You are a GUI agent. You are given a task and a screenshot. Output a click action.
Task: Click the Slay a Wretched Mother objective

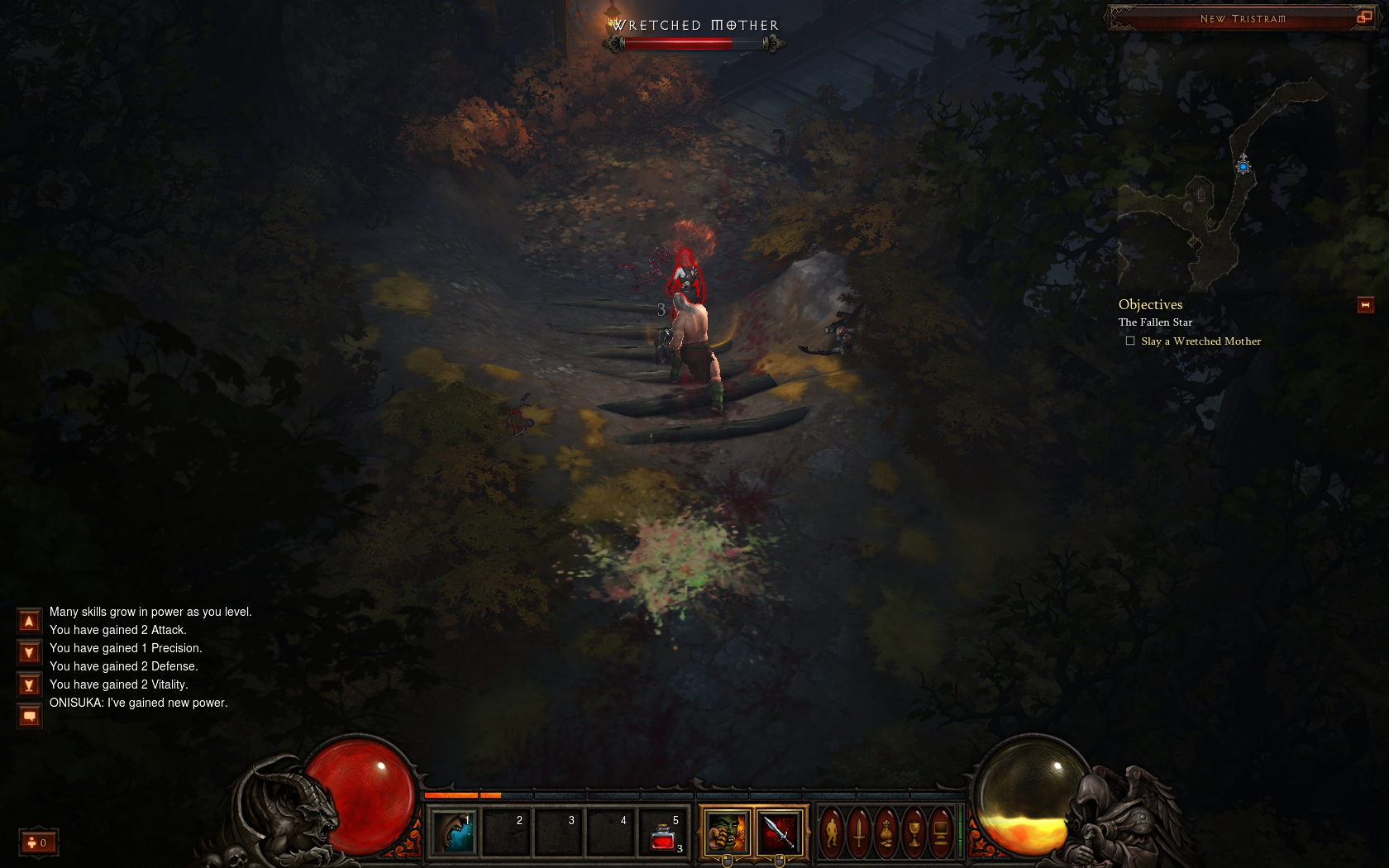tap(1200, 341)
